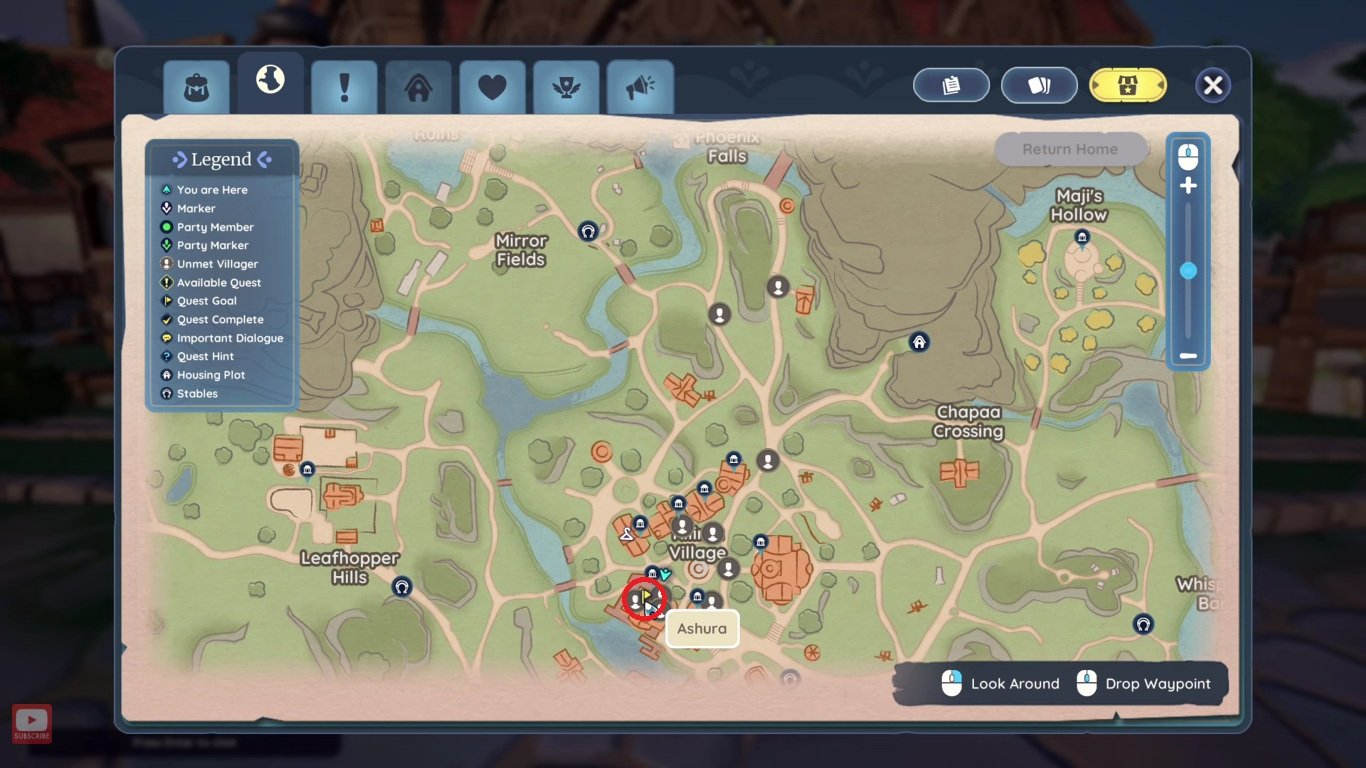View the winged badge achievements tab

[x=566, y=88]
